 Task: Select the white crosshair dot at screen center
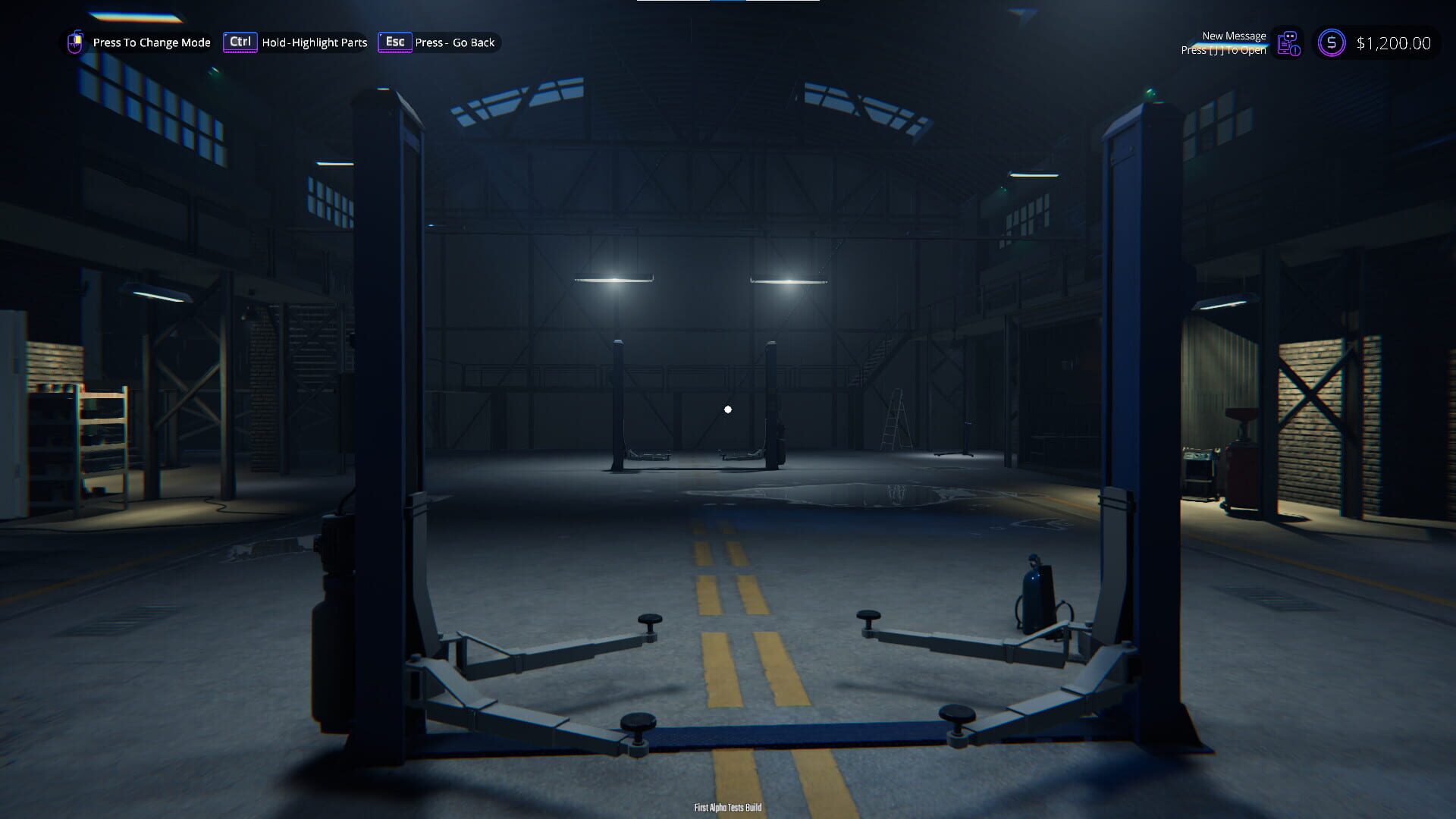coord(728,408)
